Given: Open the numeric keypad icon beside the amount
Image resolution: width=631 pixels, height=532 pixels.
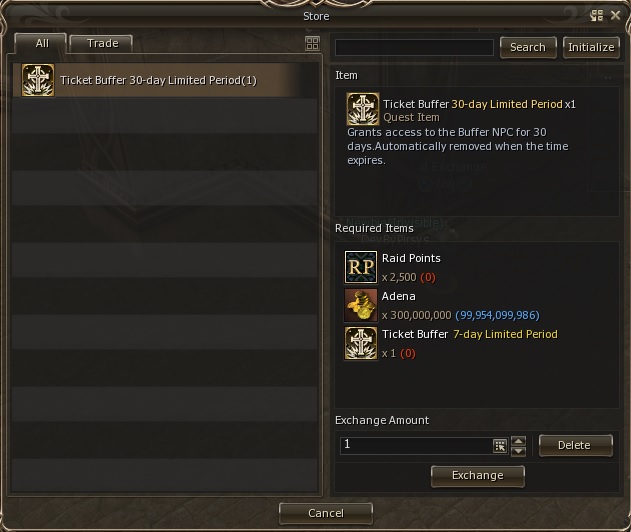Looking at the screenshot, I should tap(500, 446).
